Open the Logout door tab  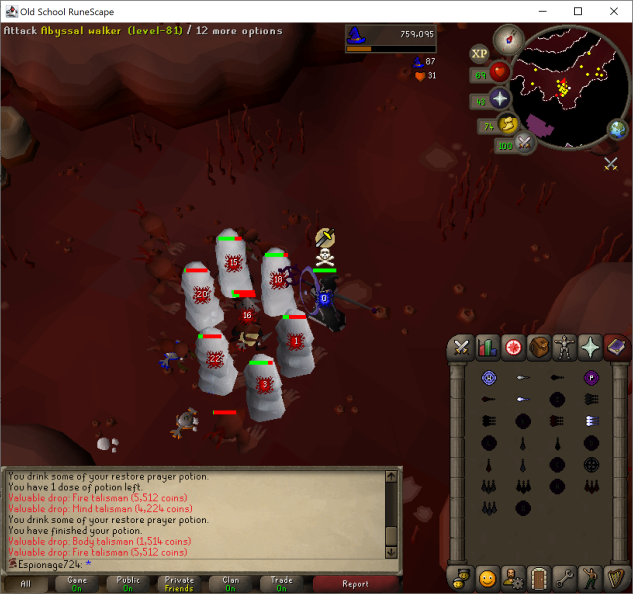coord(538,577)
